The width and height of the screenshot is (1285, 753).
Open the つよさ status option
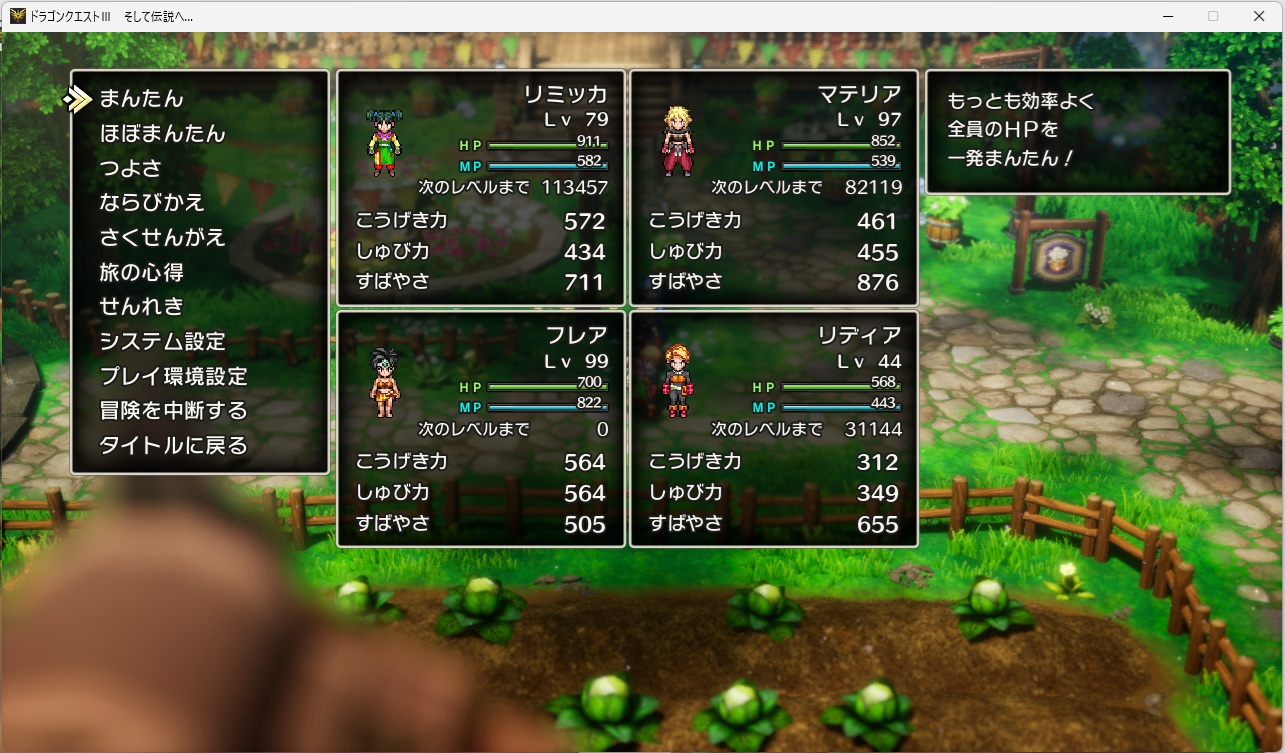(130, 168)
